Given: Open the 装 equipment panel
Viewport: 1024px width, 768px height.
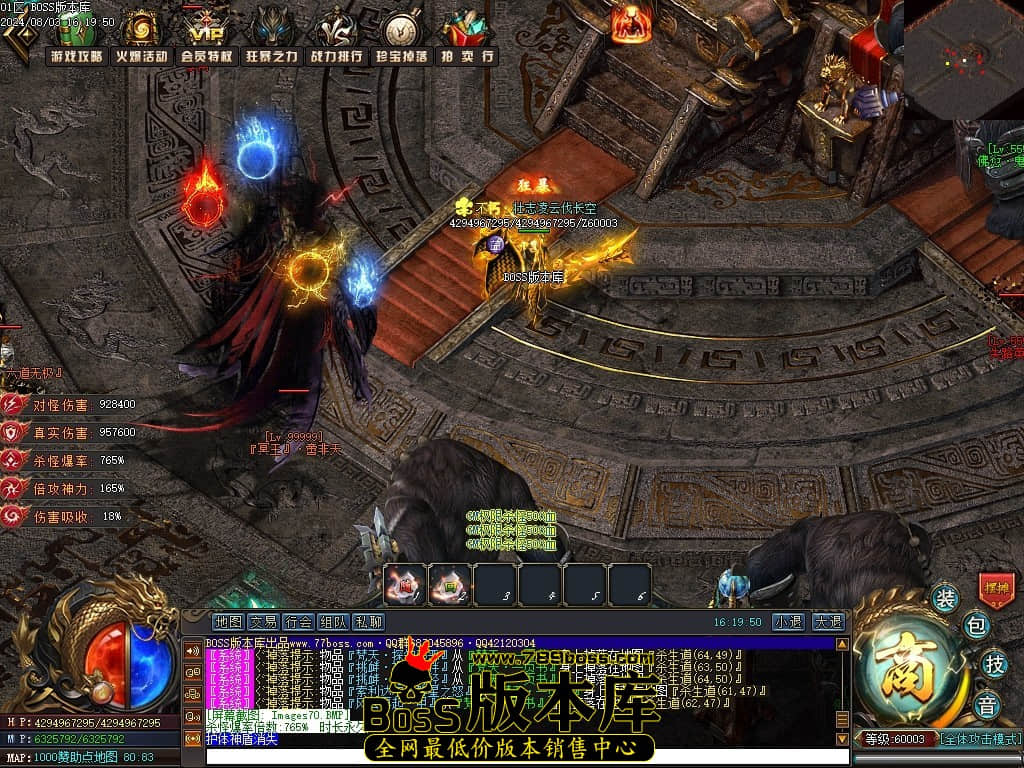Looking at the screenshot, I should 945,598.
